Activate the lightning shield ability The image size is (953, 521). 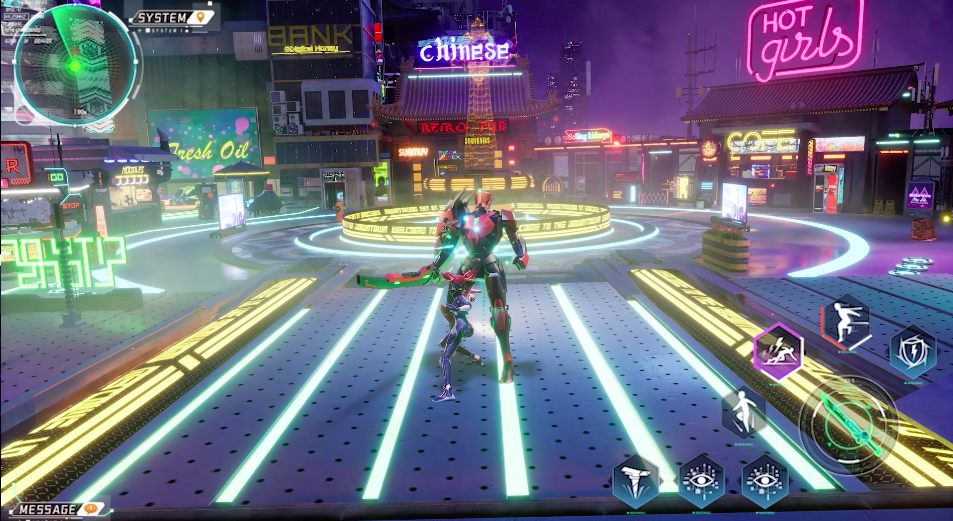[x=913, y=350]
